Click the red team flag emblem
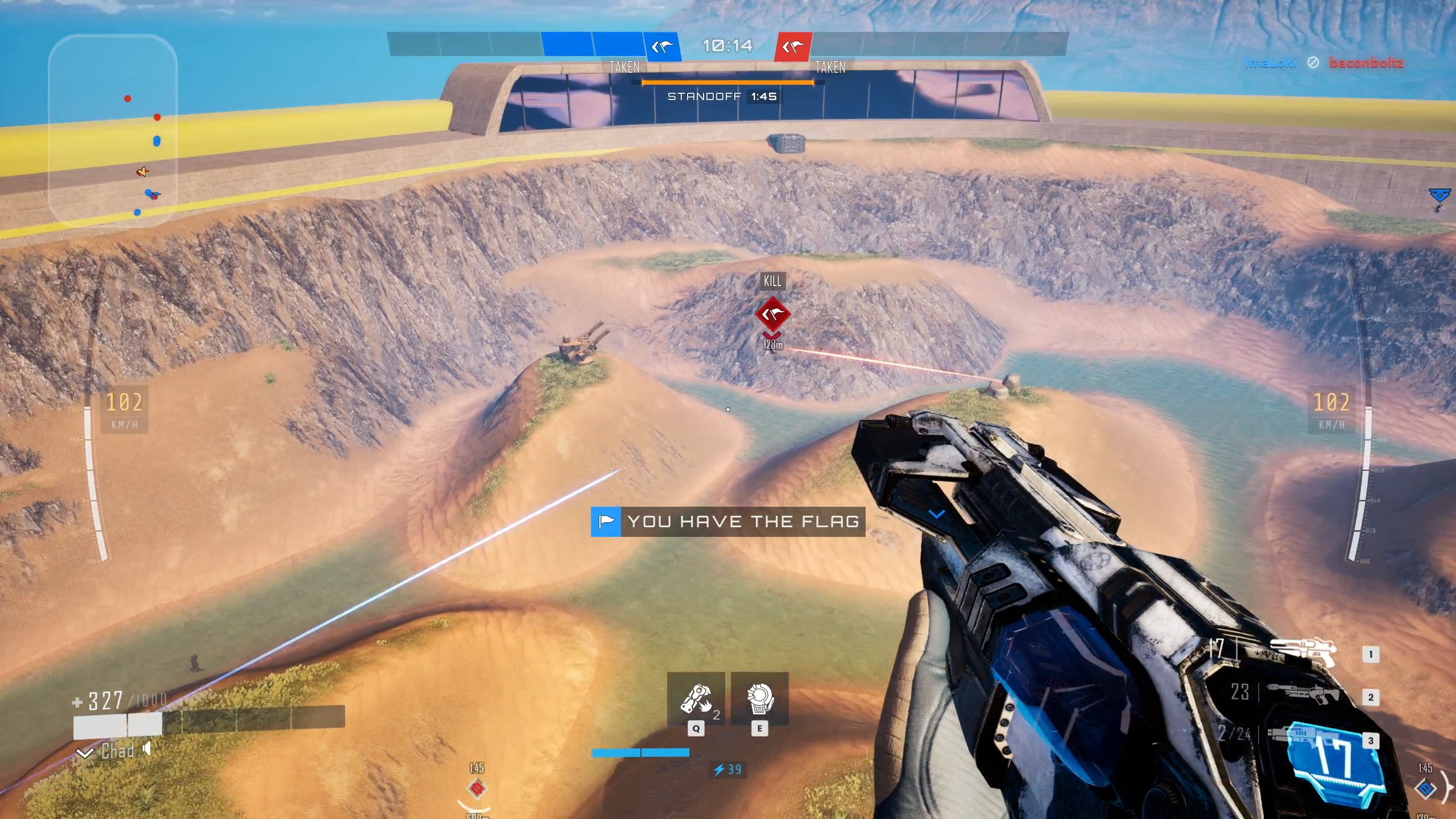The height and width of the screenshot is (819, 1456). 793,47
